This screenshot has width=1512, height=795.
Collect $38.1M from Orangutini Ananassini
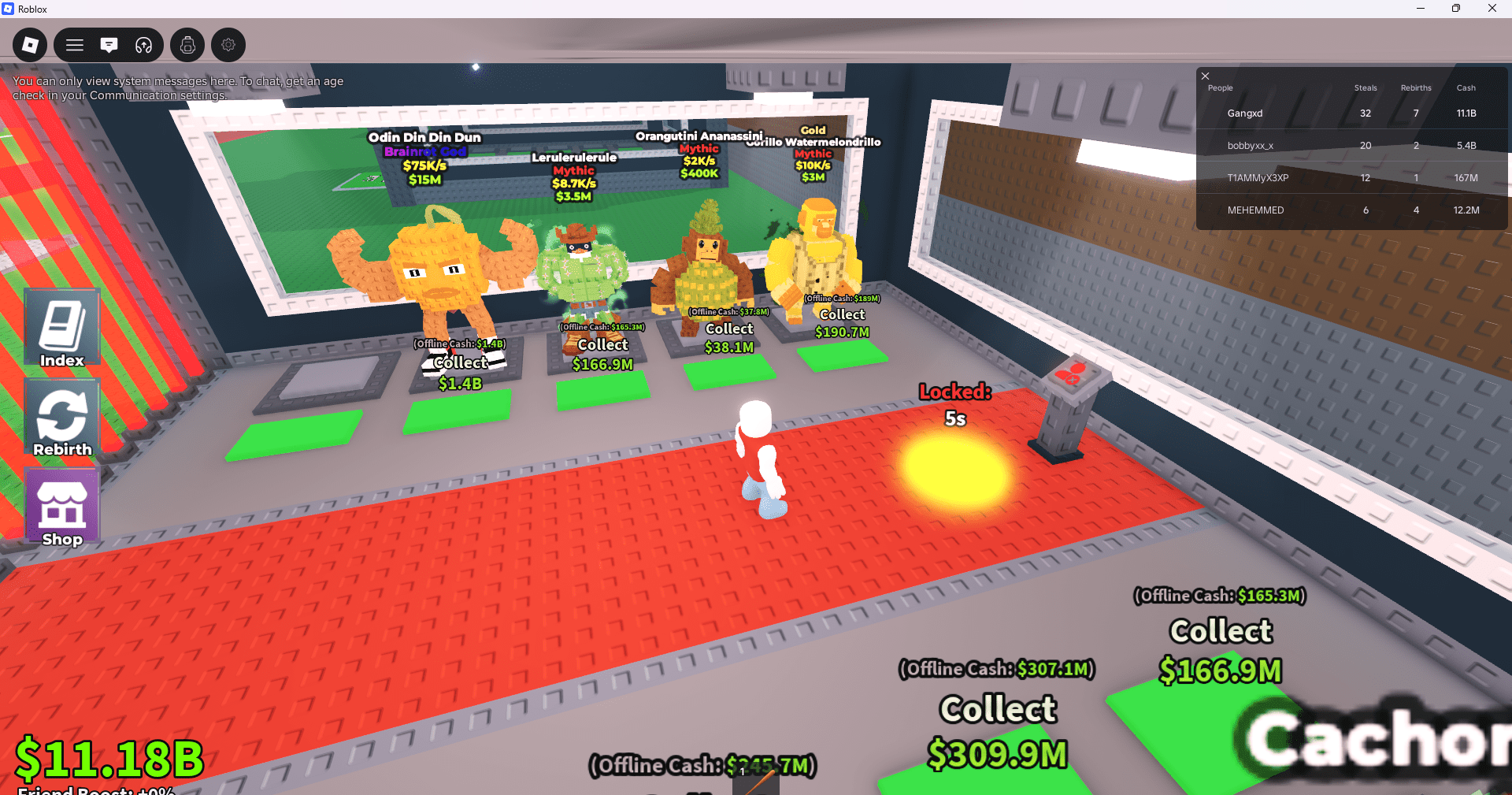(x=728, y=337)
